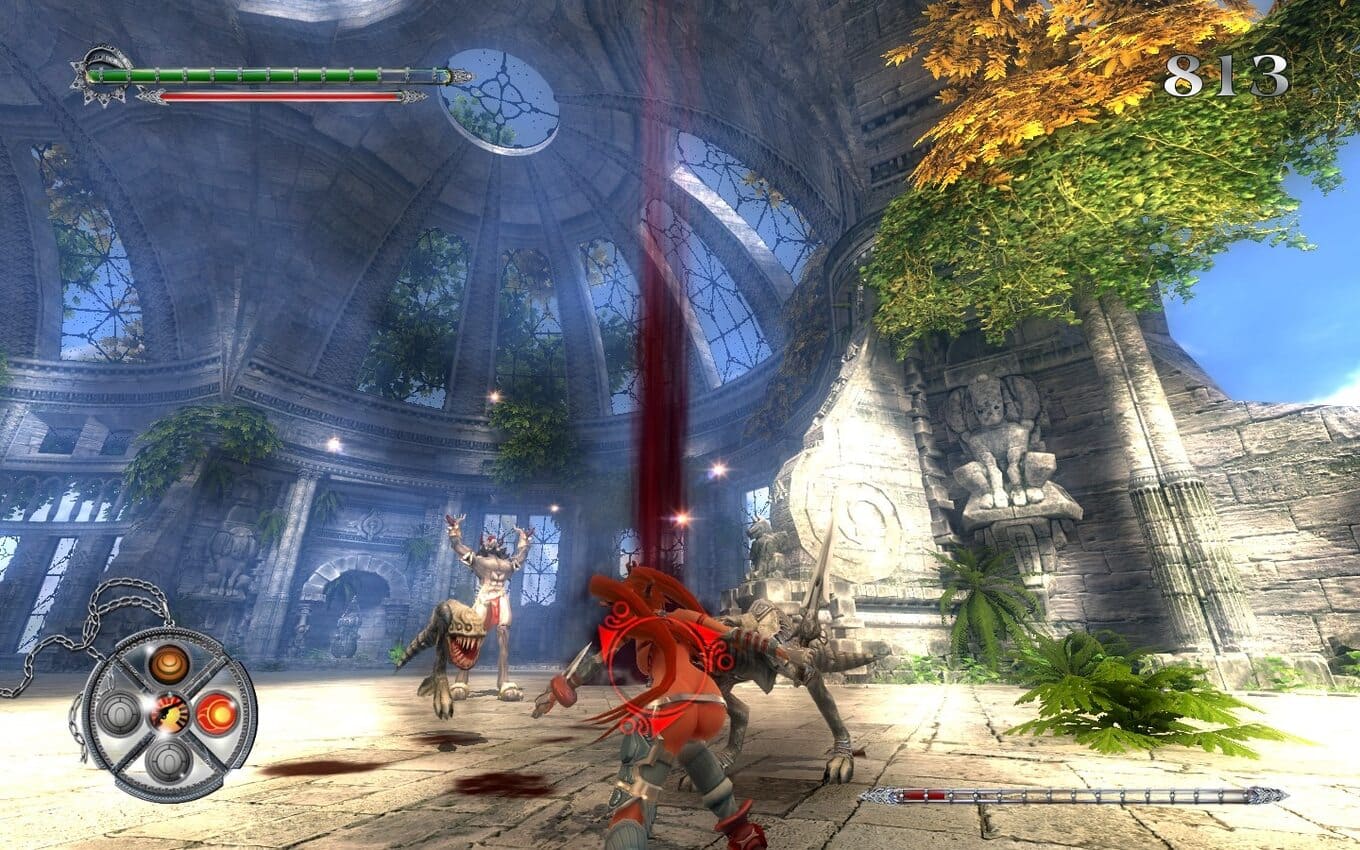1360x850 pixels.
Task: Pick the gray locked slot at the wheel's bottom
Action: [168, 761]
